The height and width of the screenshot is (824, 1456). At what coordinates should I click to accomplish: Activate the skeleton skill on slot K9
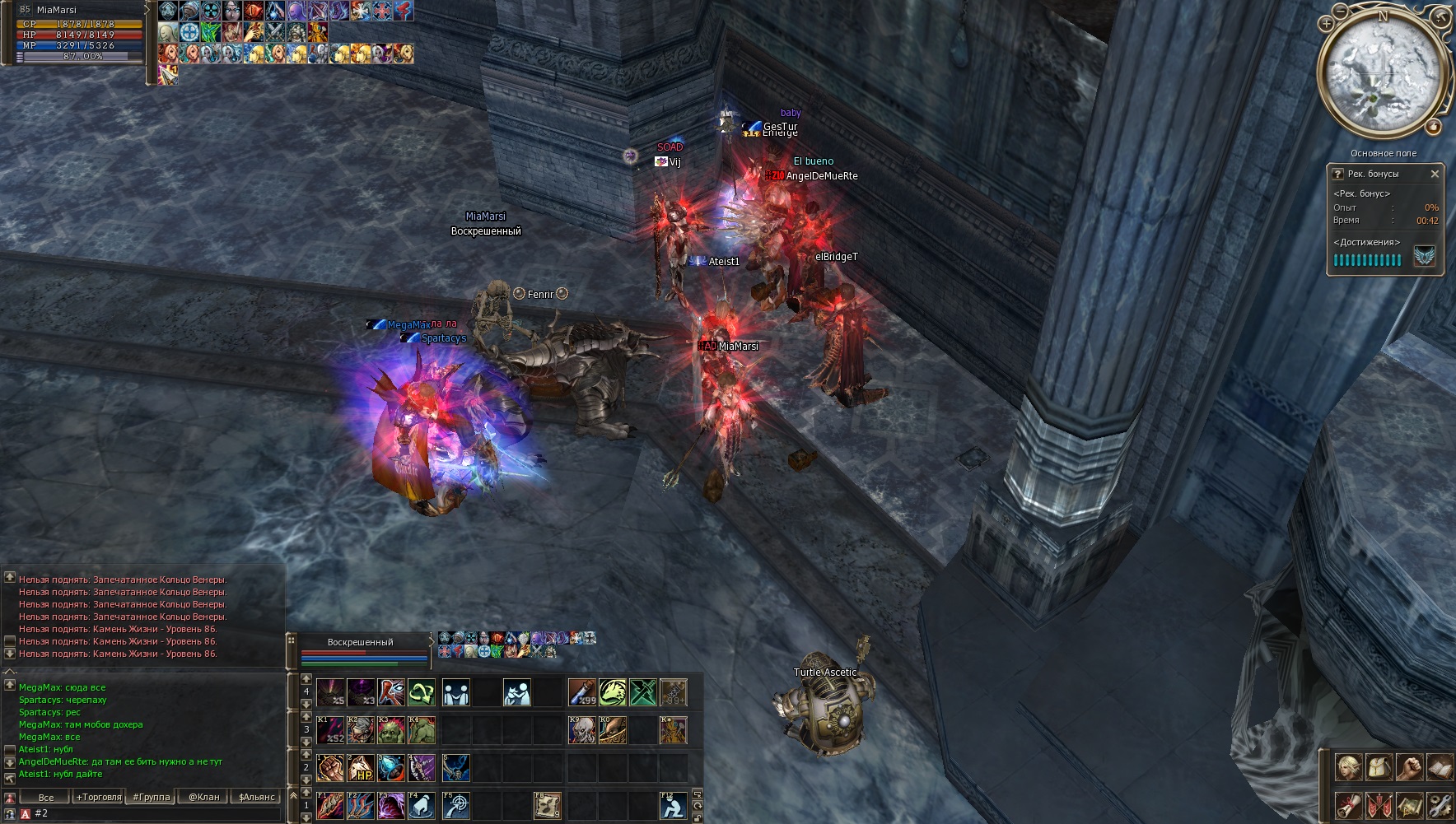pyautogui.click(x=581, y=730)
